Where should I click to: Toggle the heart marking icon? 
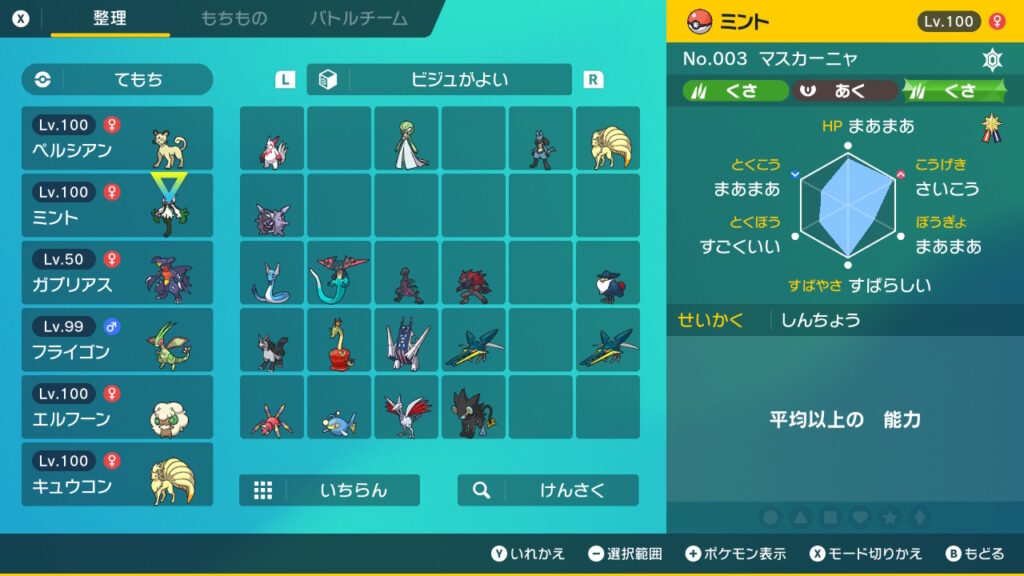coord(860,518)
